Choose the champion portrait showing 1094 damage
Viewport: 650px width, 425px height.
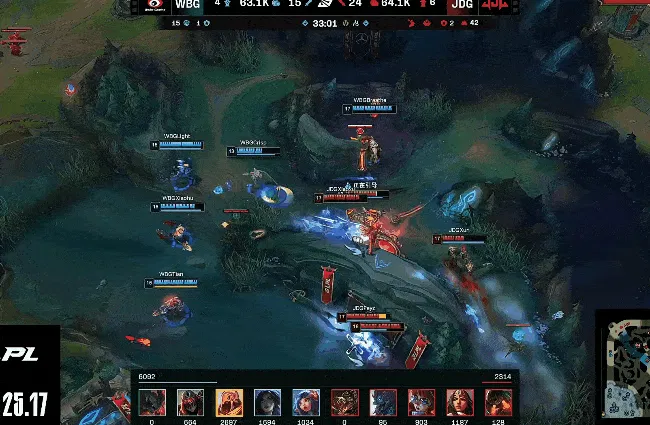click(x=267, y=402)
